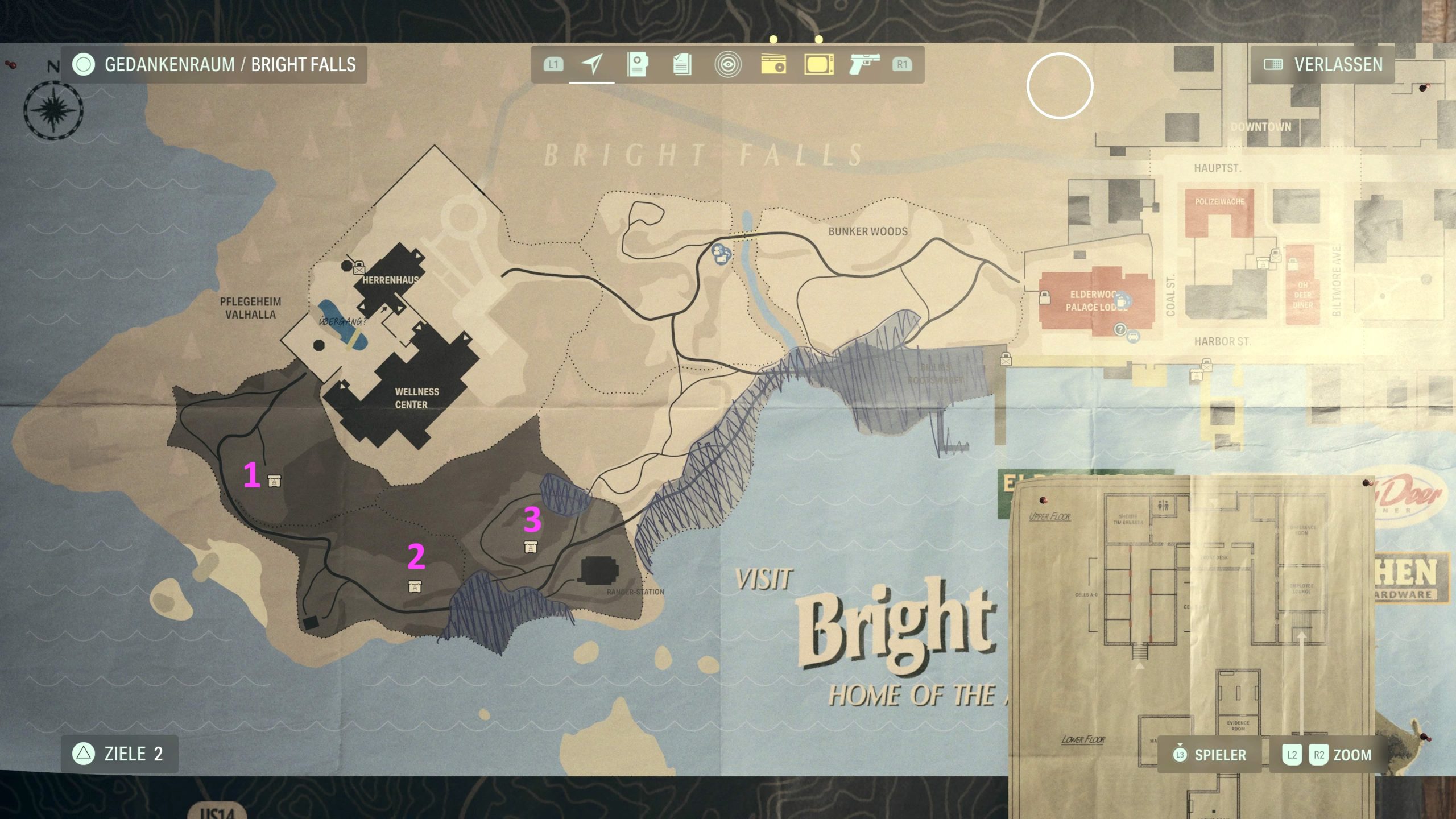
Task: Switch to the pistol weapons tab
Action: point(864,64)
